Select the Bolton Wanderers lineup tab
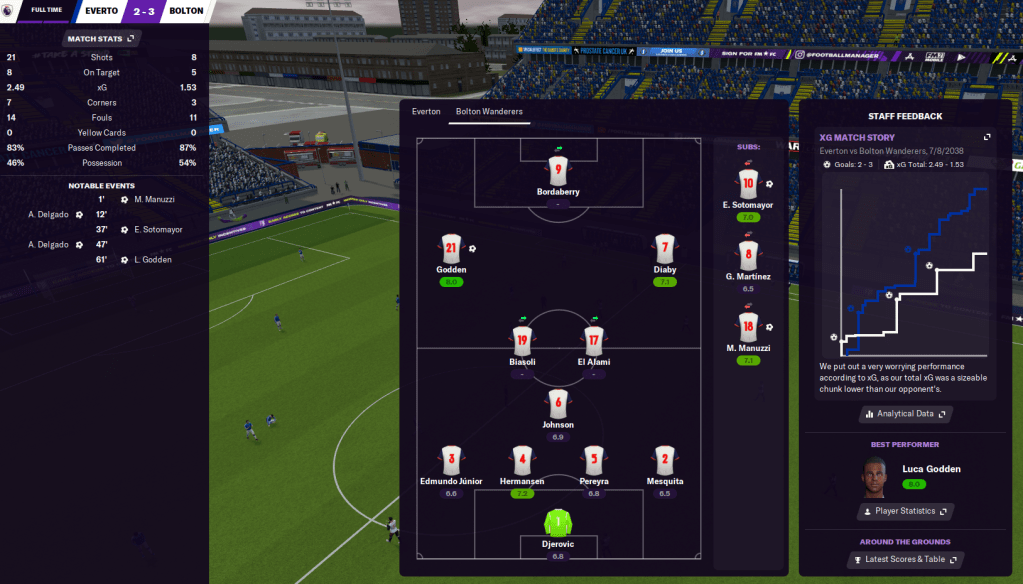 489,112
